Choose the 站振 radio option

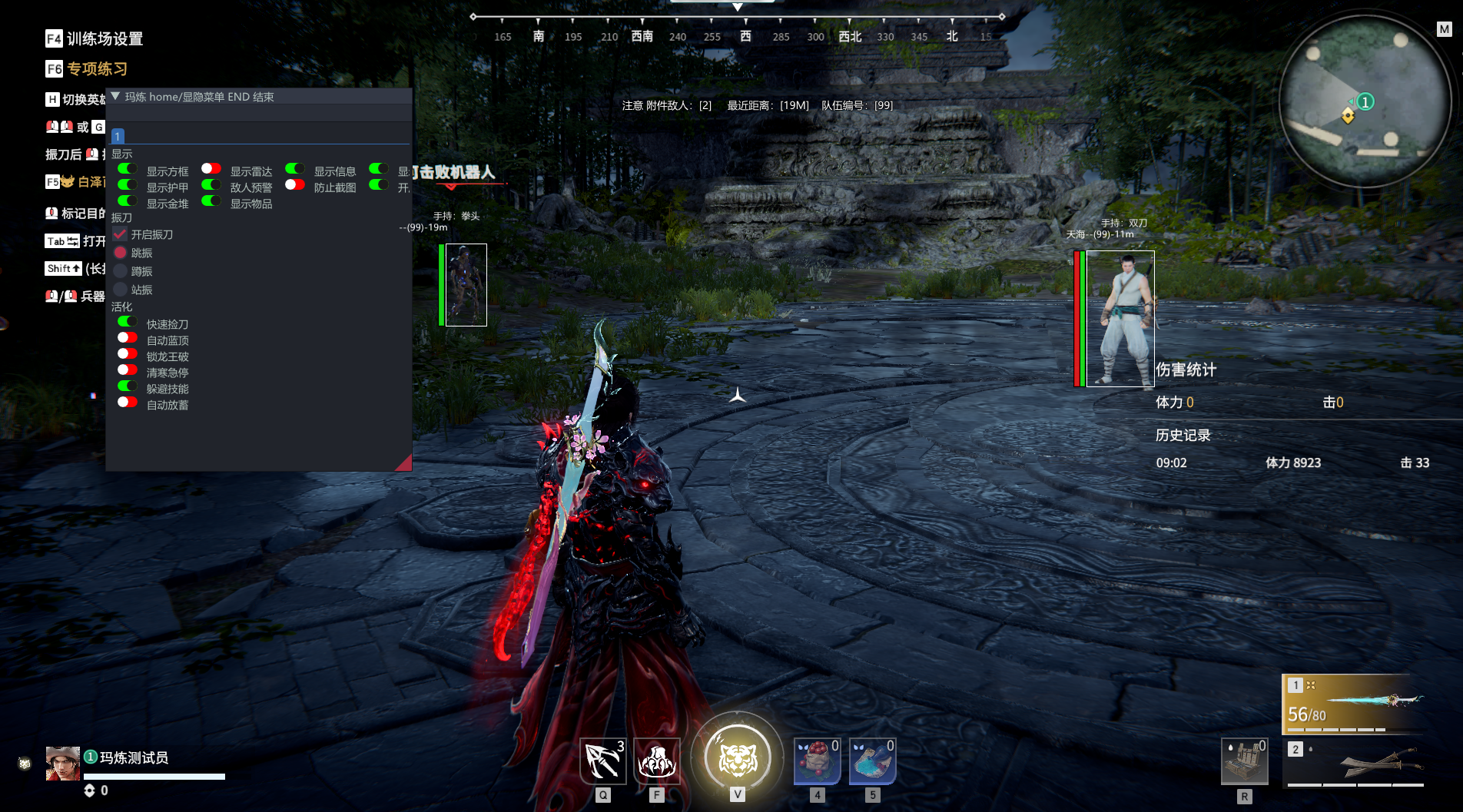(x=120, y=290)
